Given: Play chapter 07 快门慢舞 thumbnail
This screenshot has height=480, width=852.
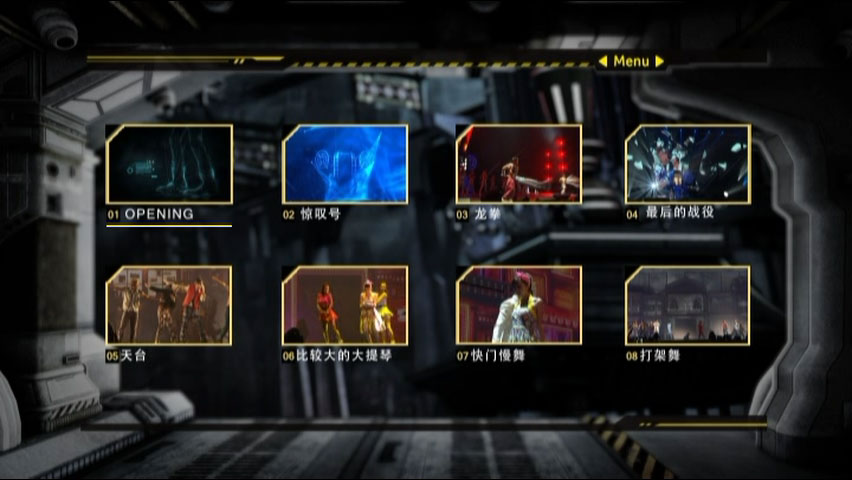Looking at the screenshot, I should 518,305.
